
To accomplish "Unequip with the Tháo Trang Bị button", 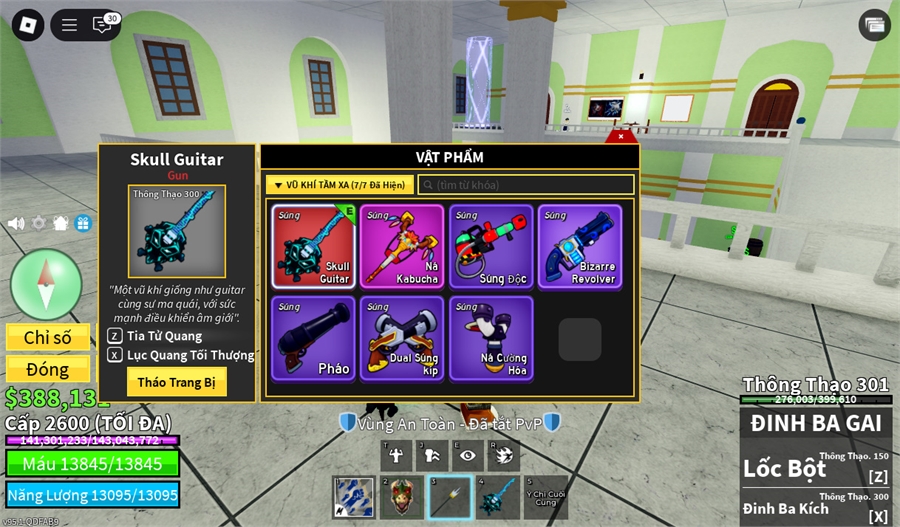I will (x=176, y=382).
